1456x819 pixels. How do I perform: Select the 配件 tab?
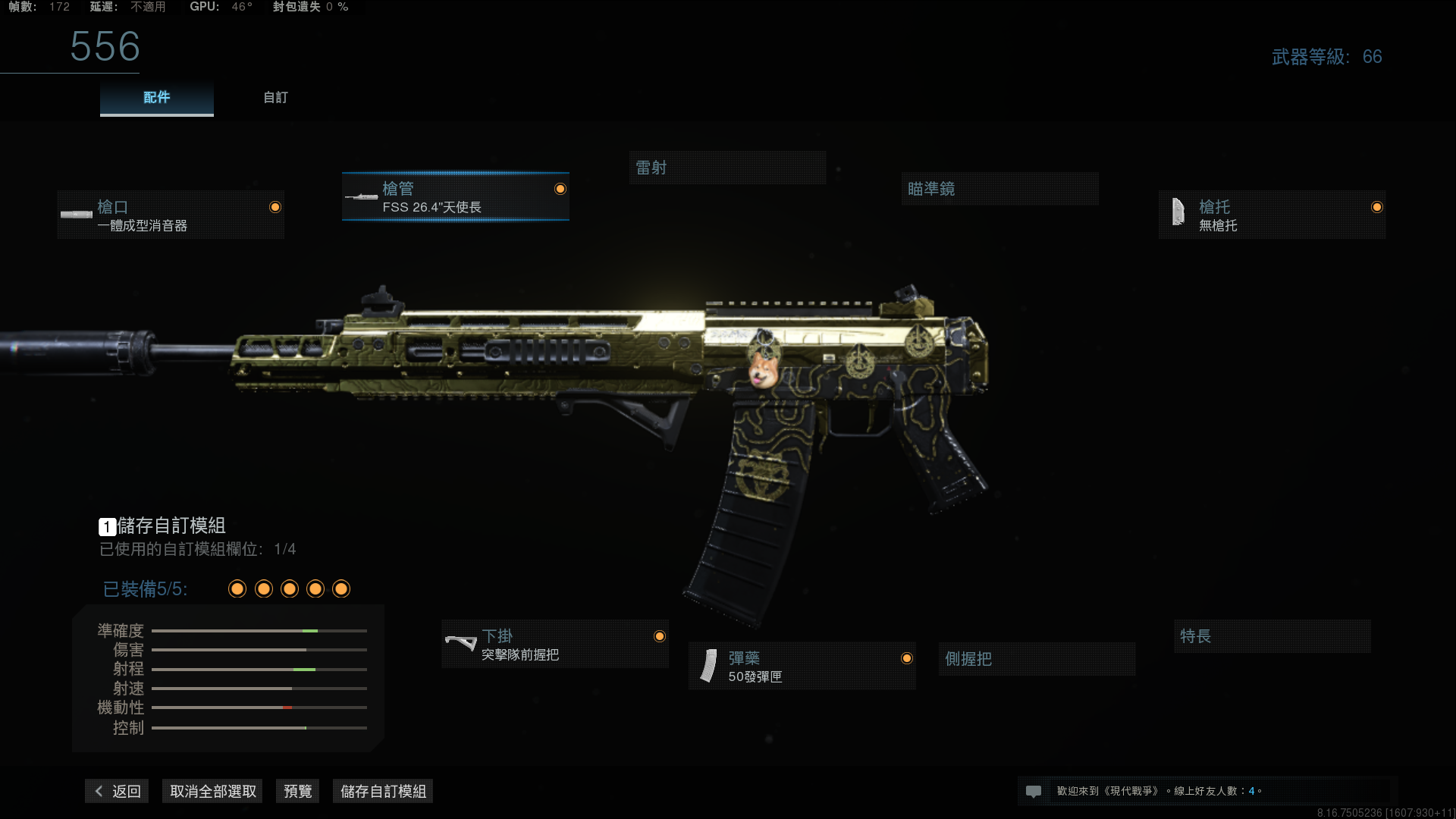tap(156, 97)
